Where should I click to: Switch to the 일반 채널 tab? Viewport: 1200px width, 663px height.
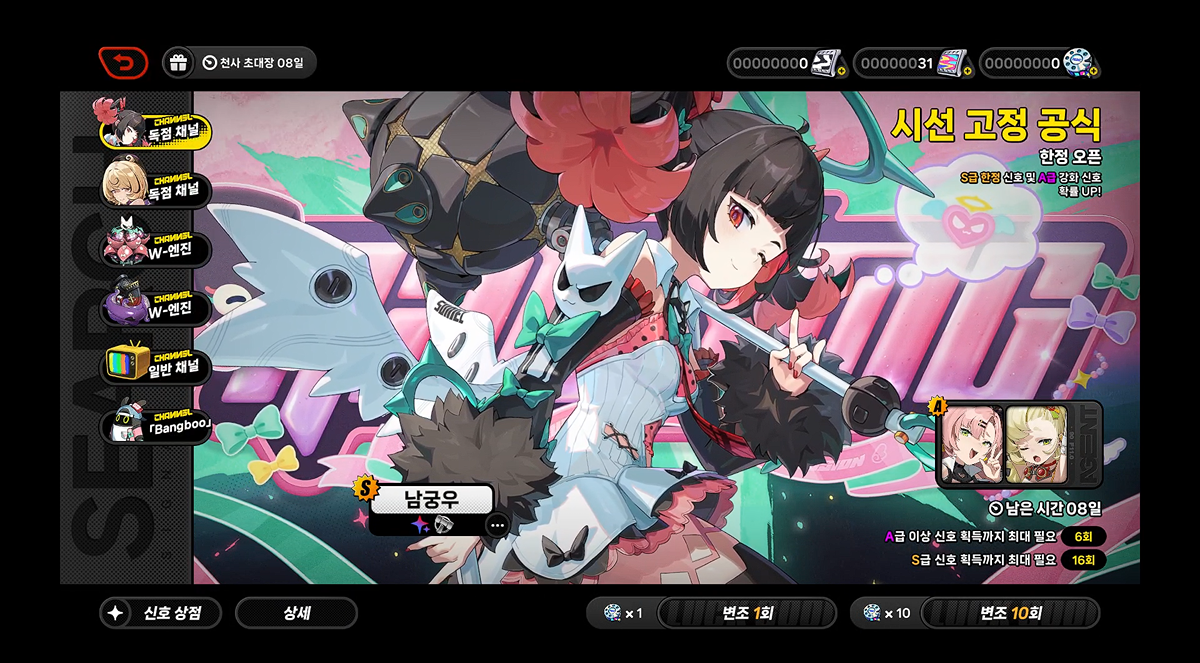(155, 364)
